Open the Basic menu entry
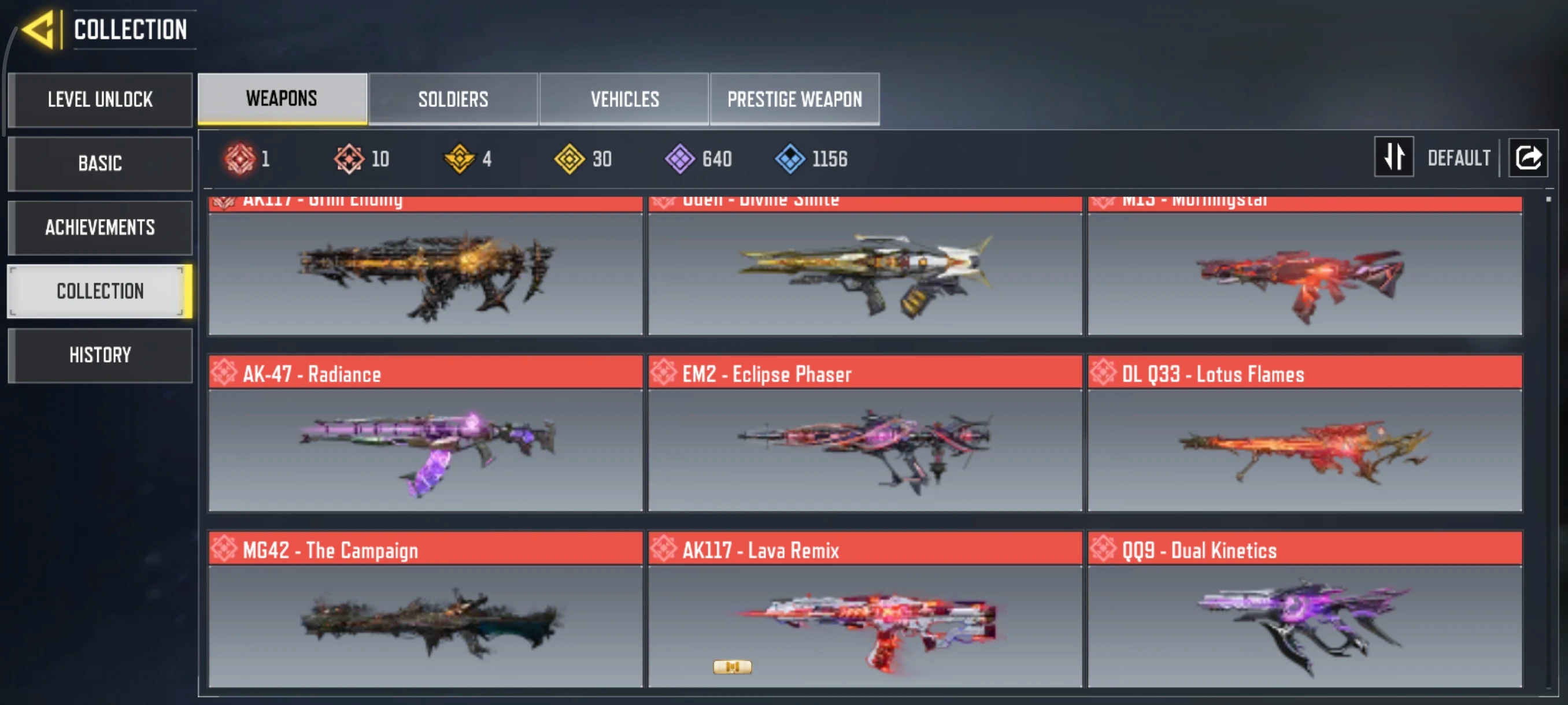This screenshot has width=1568, height=705. pyautogui.click(x=101, y=164)
